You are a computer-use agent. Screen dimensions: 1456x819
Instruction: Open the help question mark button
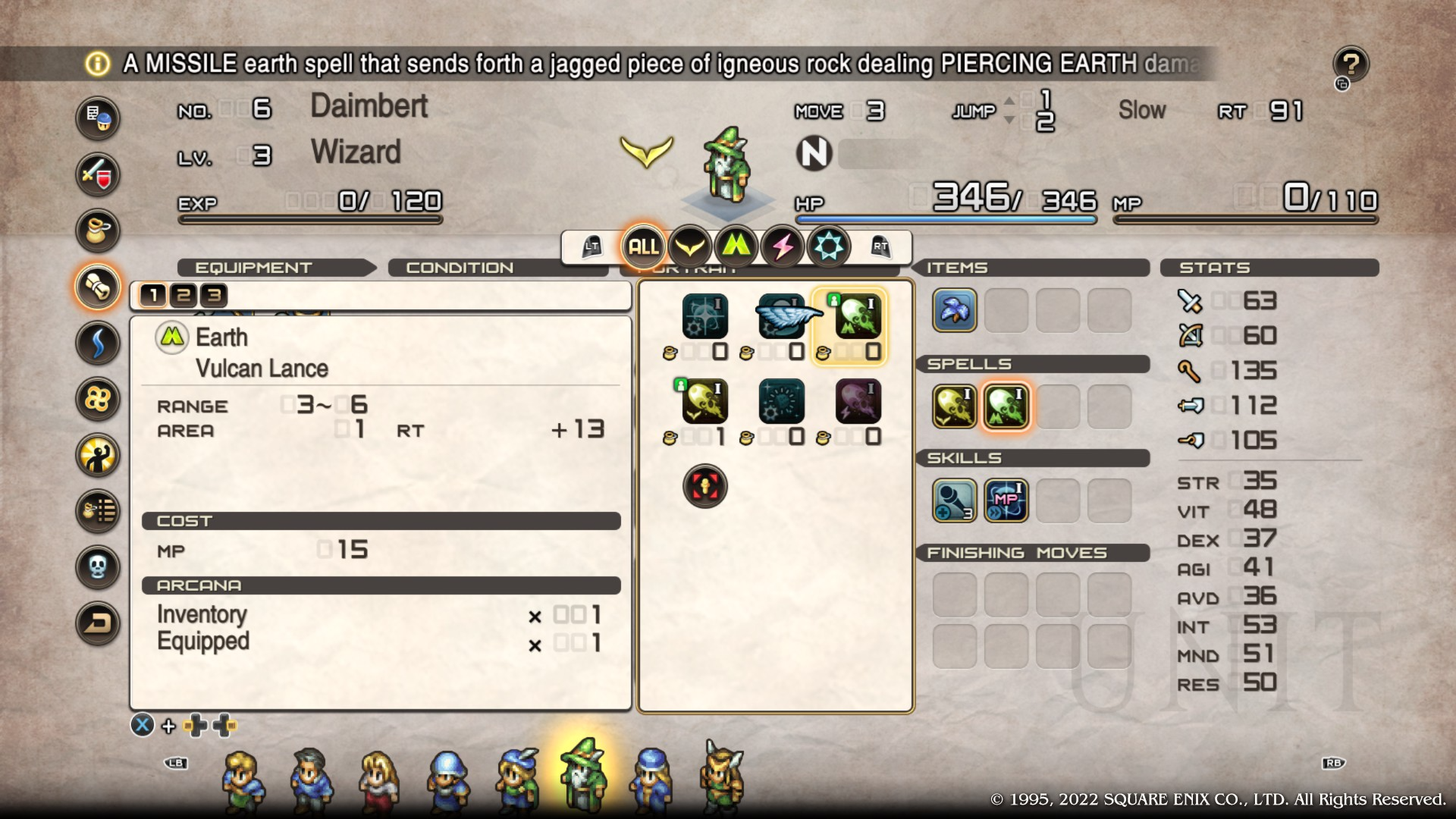pos(1351,64)
